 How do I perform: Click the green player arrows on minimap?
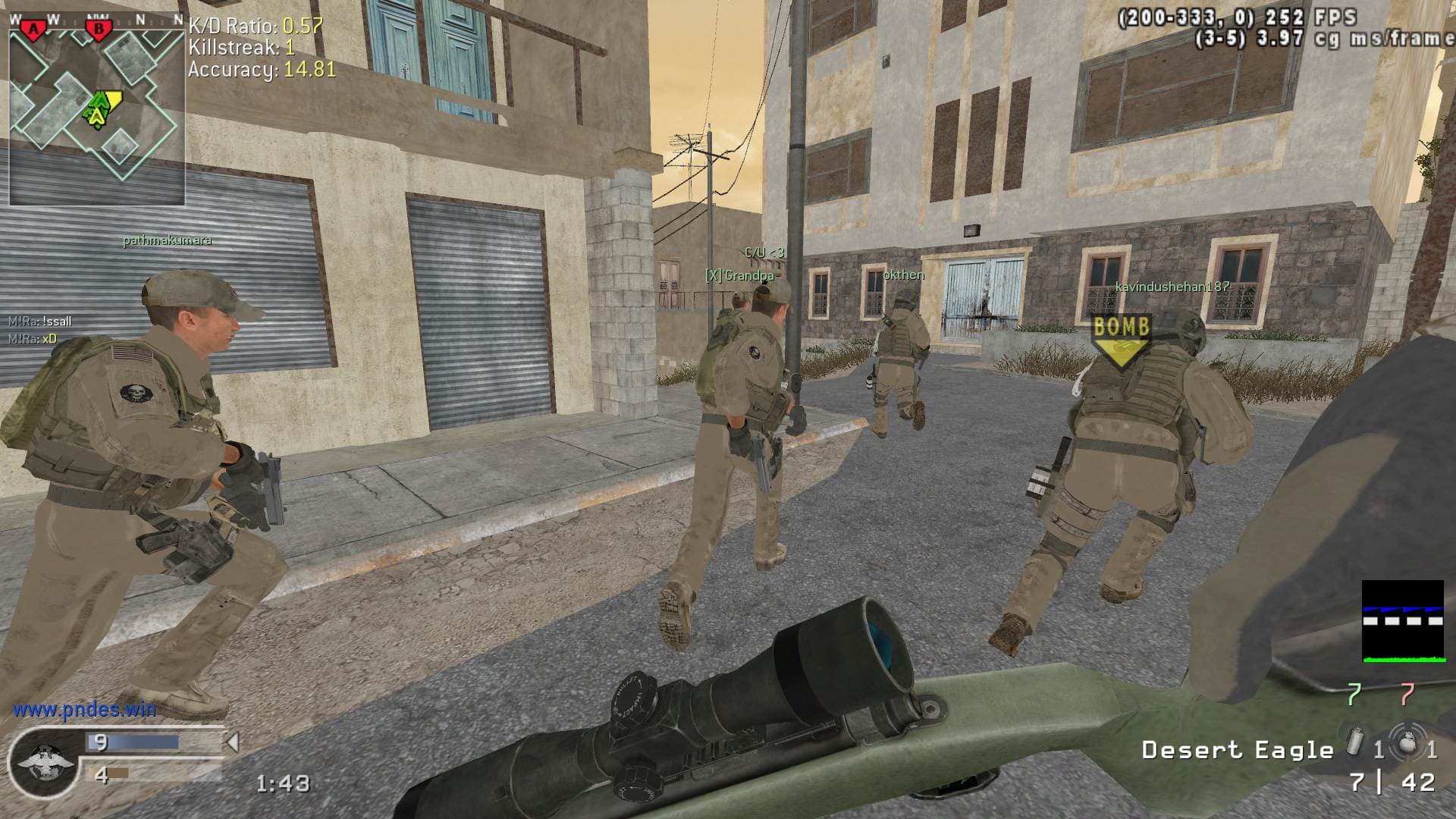click(x=97, y=109)
